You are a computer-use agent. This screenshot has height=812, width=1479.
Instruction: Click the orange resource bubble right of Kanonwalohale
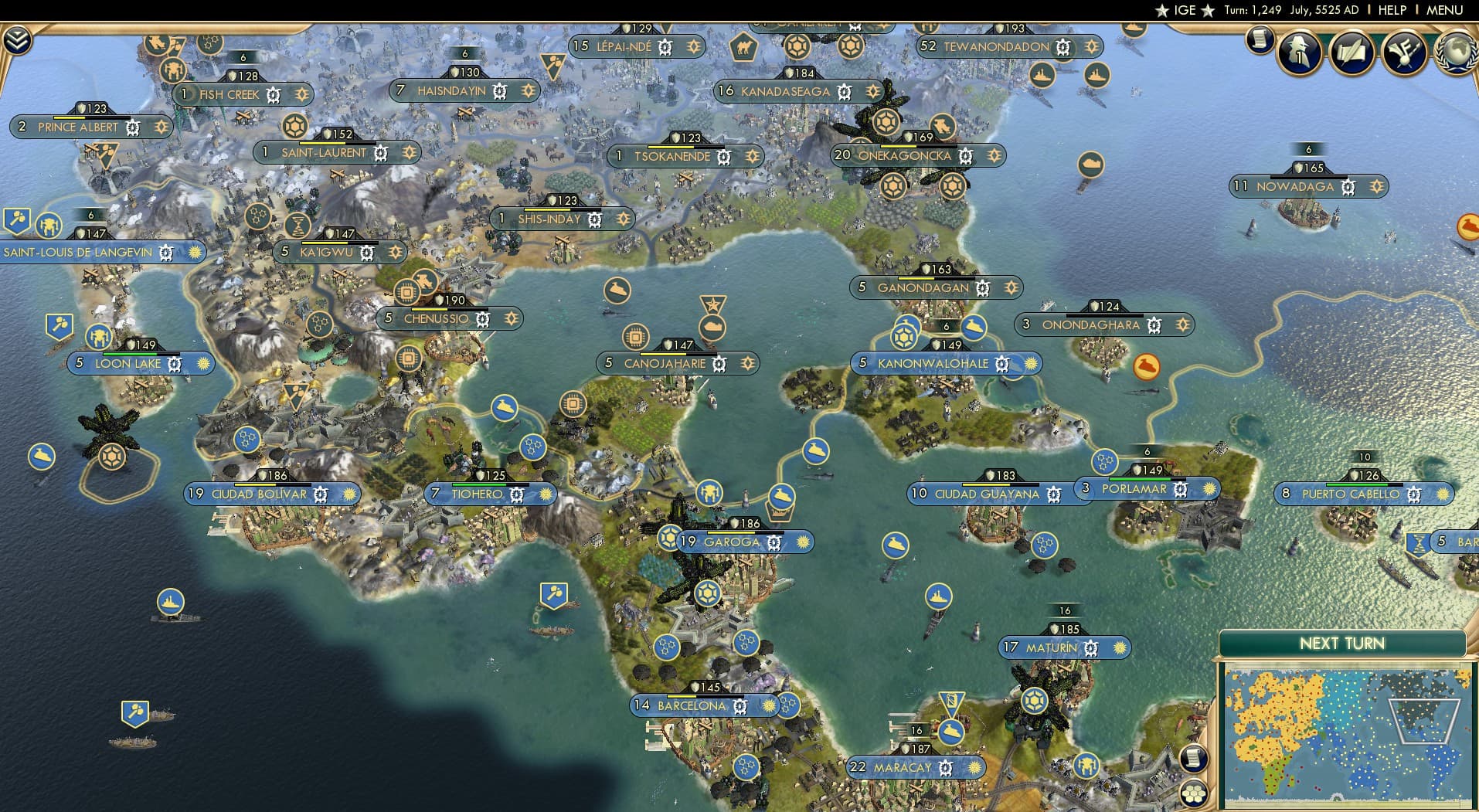(x=1146, y=369)
